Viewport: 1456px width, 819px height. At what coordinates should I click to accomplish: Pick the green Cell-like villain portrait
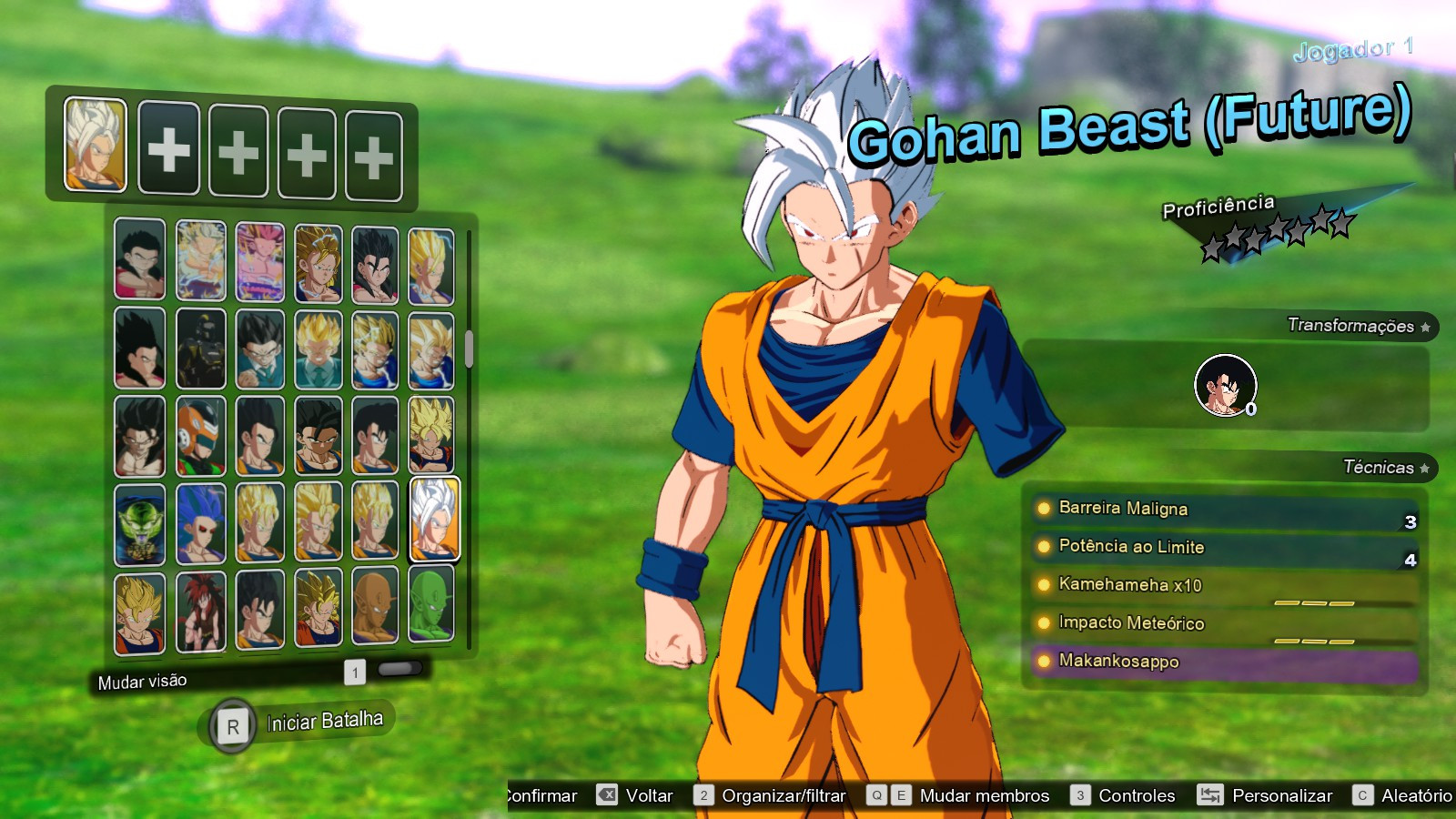point(140,524)
